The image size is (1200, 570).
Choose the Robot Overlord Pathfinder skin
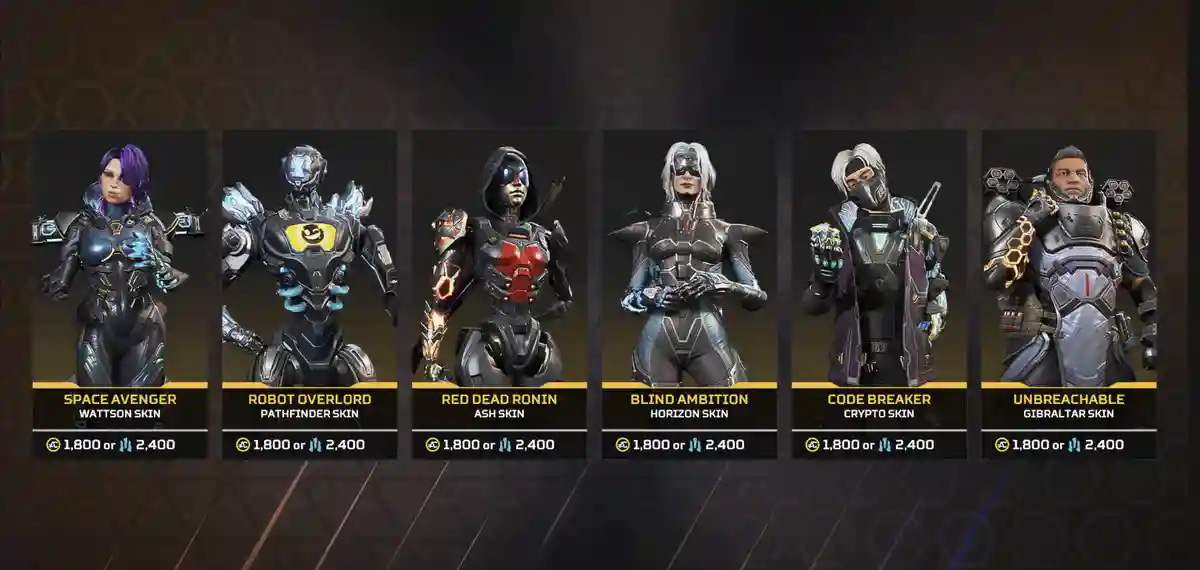pos(309,290)
